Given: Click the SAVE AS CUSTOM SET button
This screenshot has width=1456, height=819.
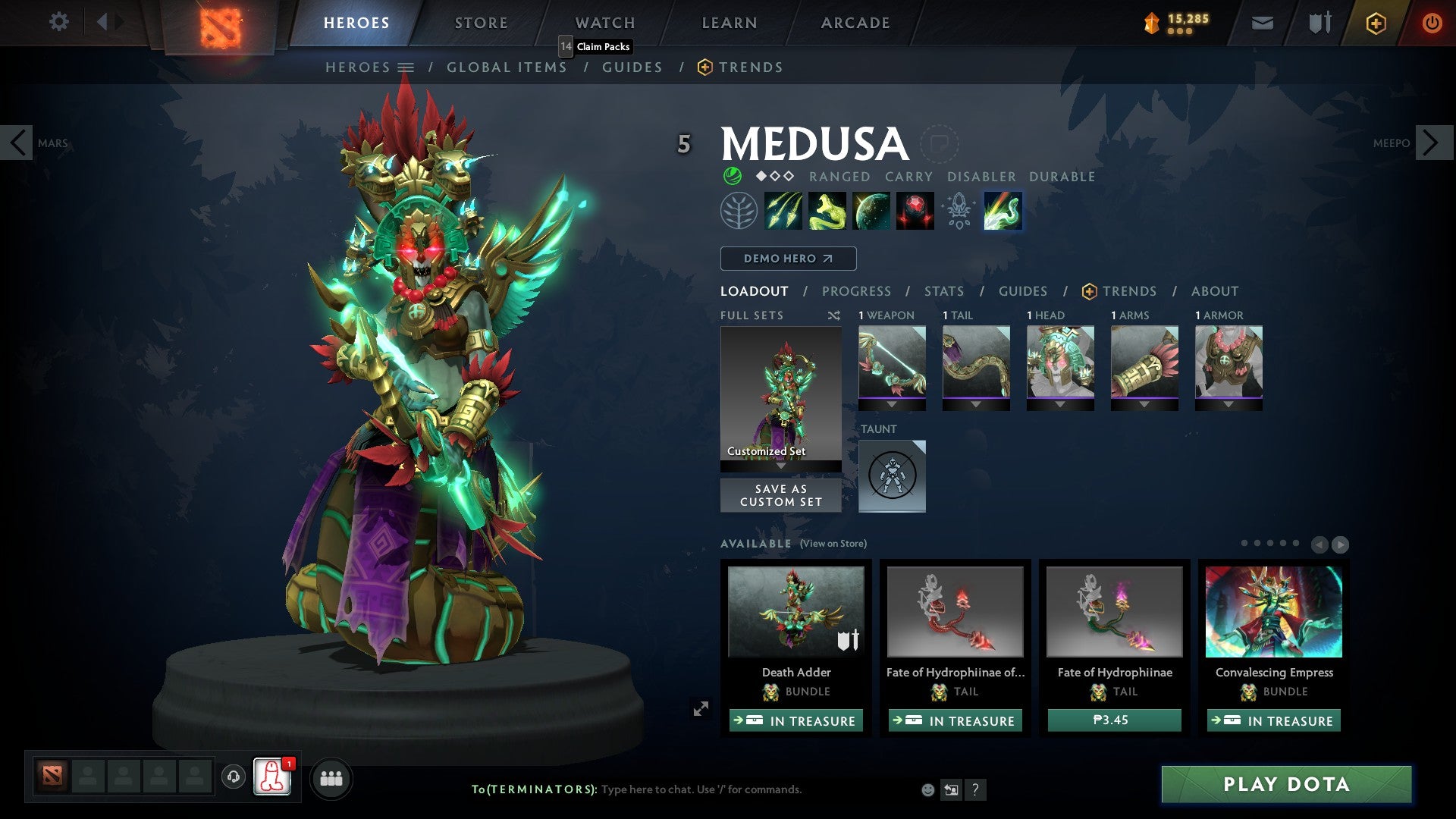Looking at the screenshot, I should pos(780,495).
